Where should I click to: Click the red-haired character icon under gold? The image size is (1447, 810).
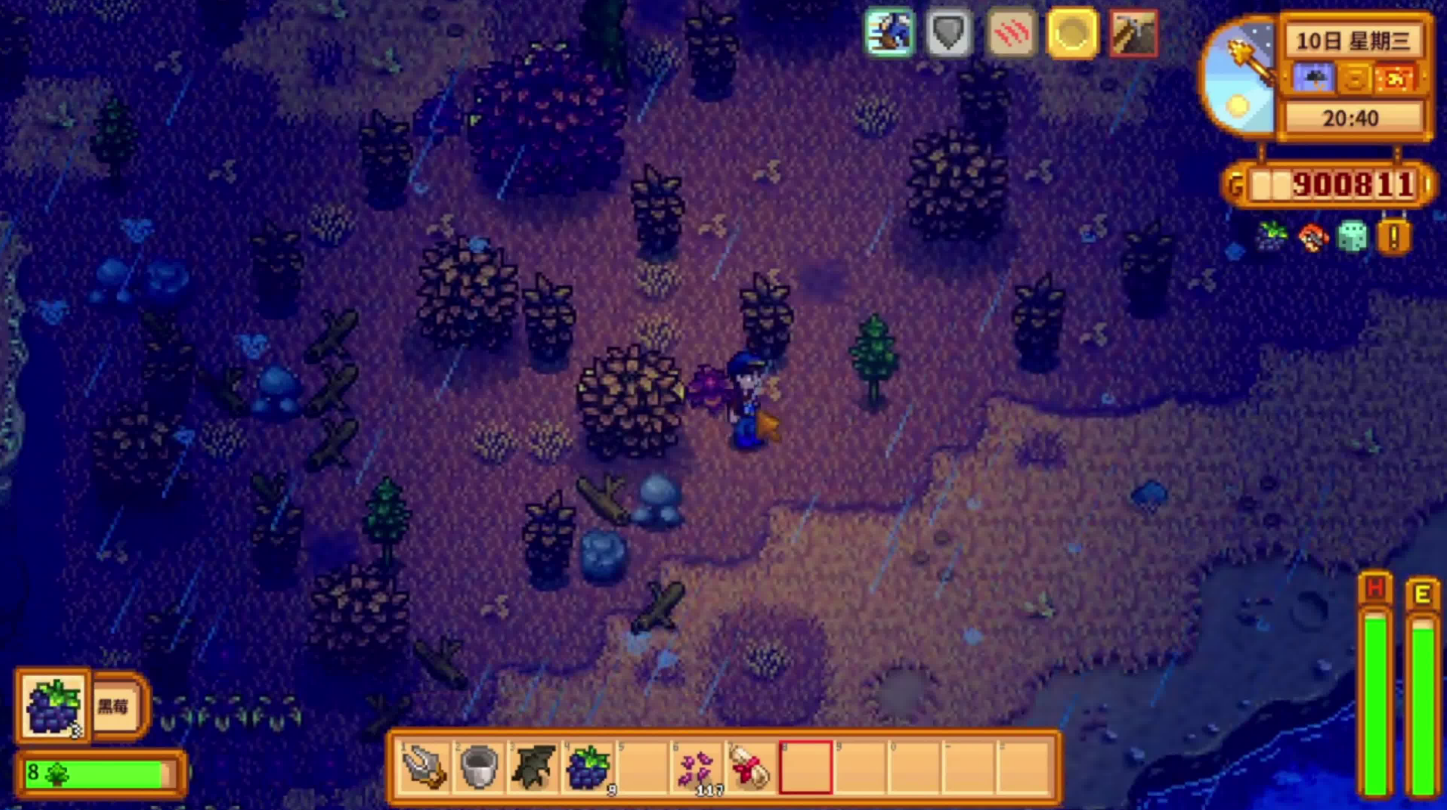(1312, 237)
